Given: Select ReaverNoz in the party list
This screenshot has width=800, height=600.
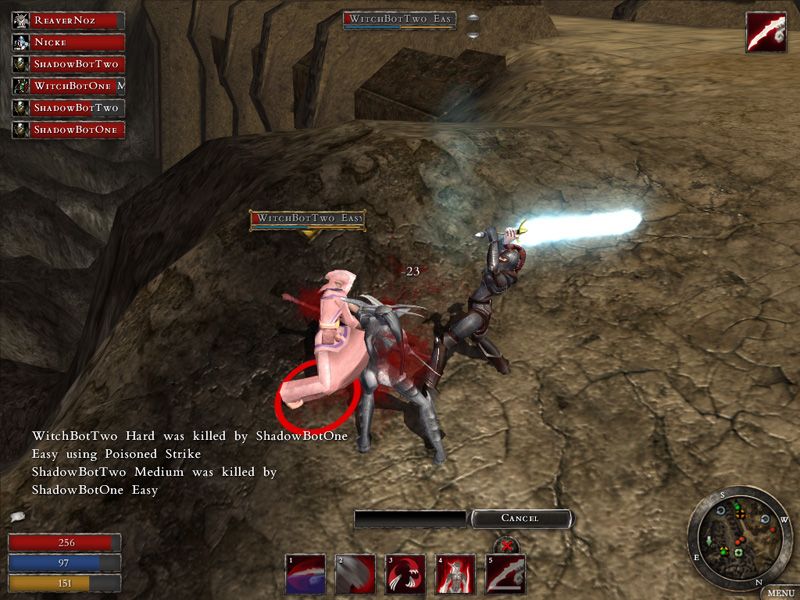Looking at the screenshot, I should click(x=68, y=20).
